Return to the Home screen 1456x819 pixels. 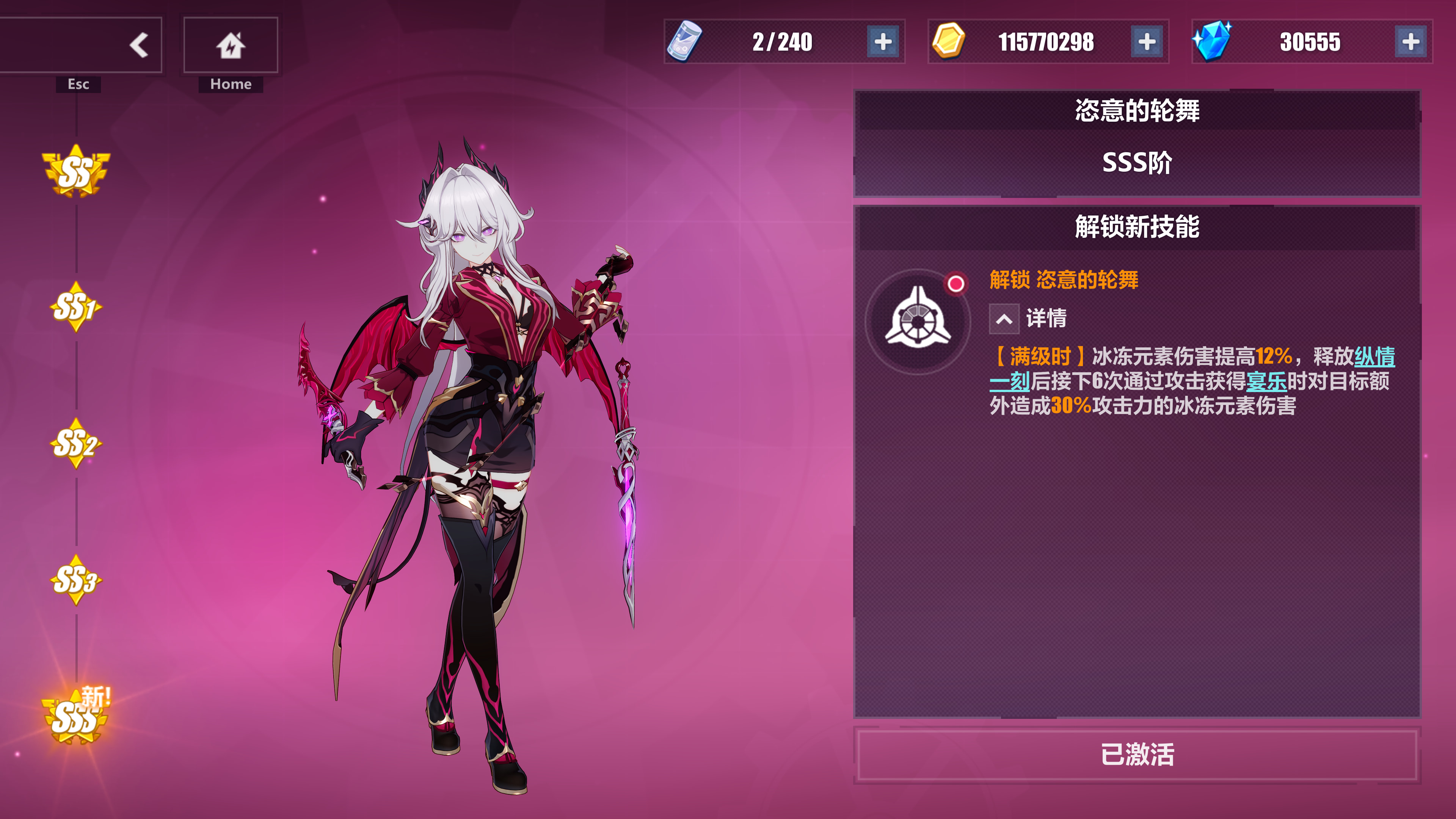coord(231,45)
